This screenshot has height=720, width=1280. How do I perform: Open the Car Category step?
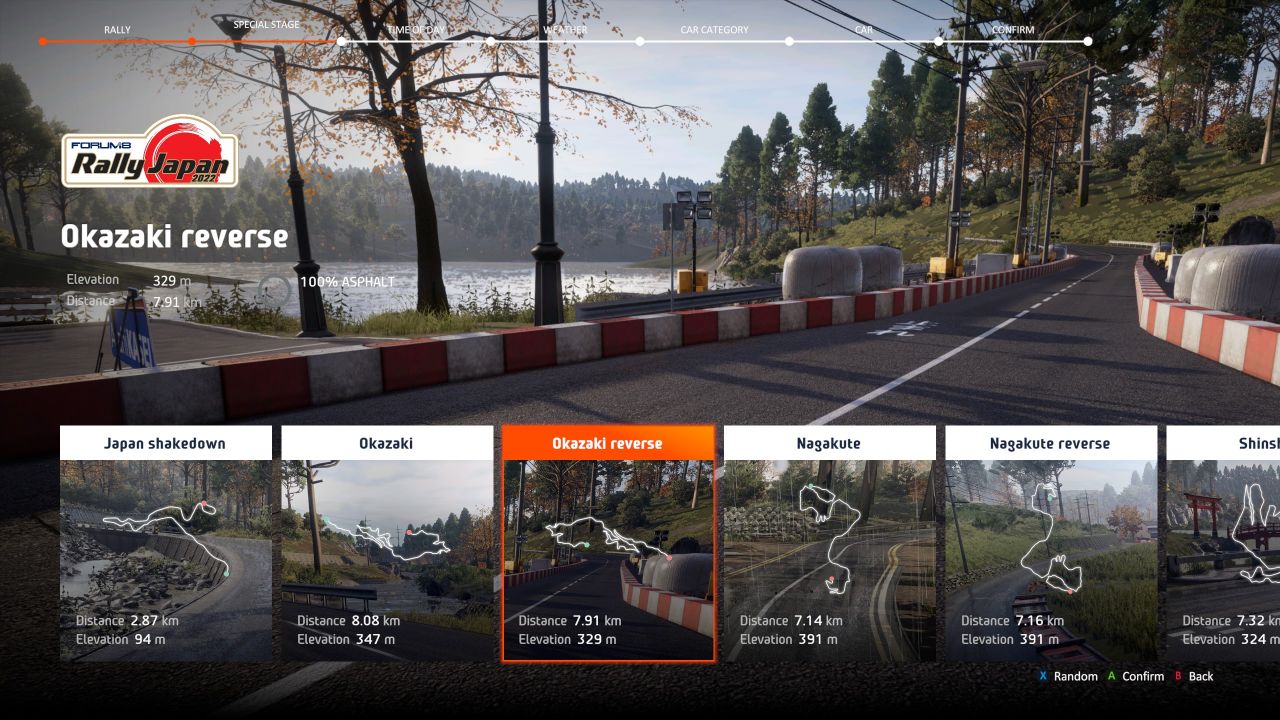point(714,30)
